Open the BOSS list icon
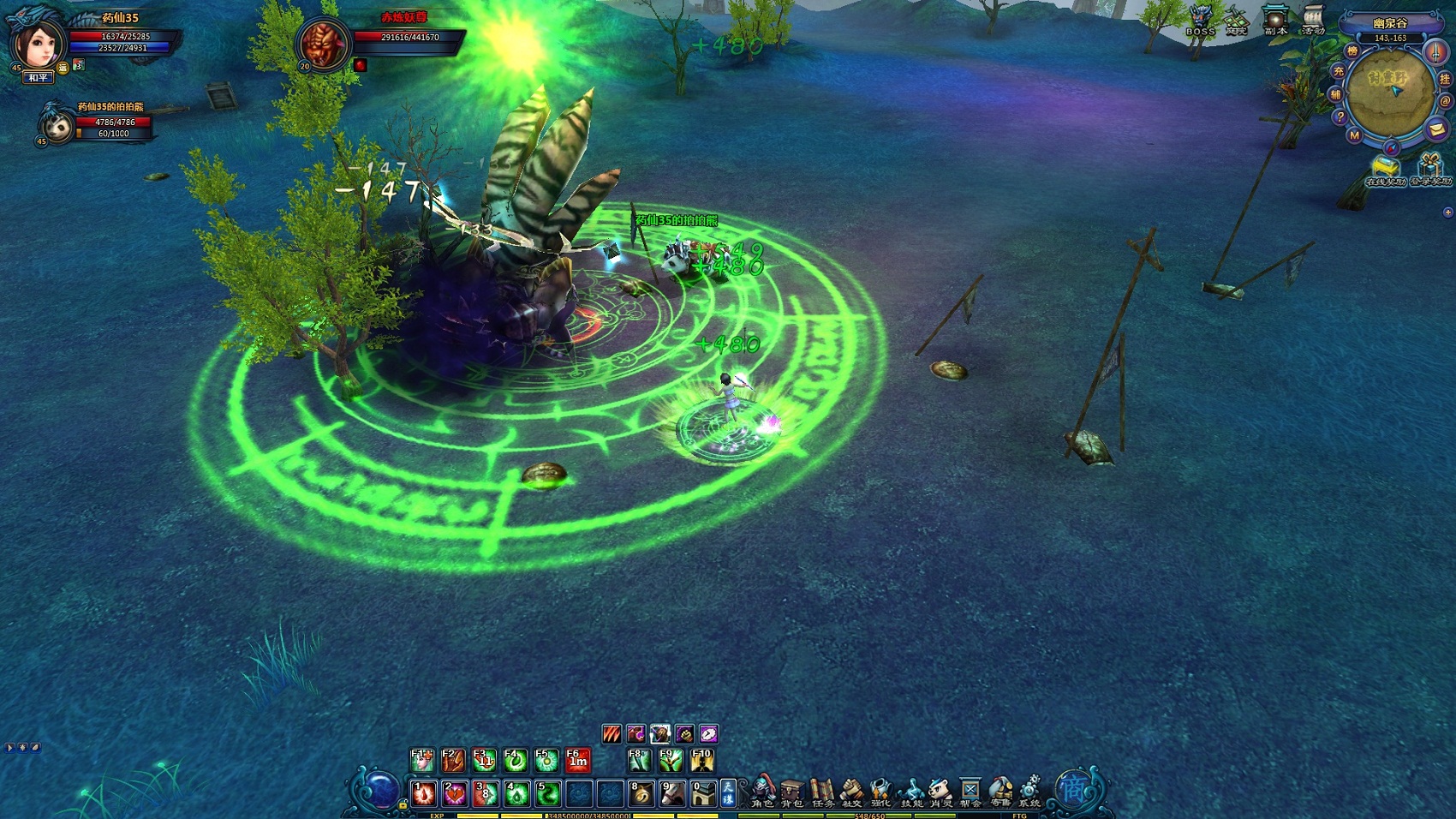Image resolution: width=1456 pixels, height=819 pixels. (x=1200, y=21)
